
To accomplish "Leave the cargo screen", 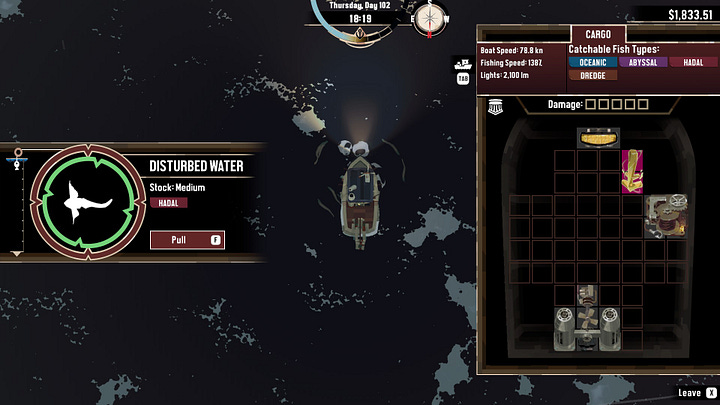I will click(x=695, y=394).
